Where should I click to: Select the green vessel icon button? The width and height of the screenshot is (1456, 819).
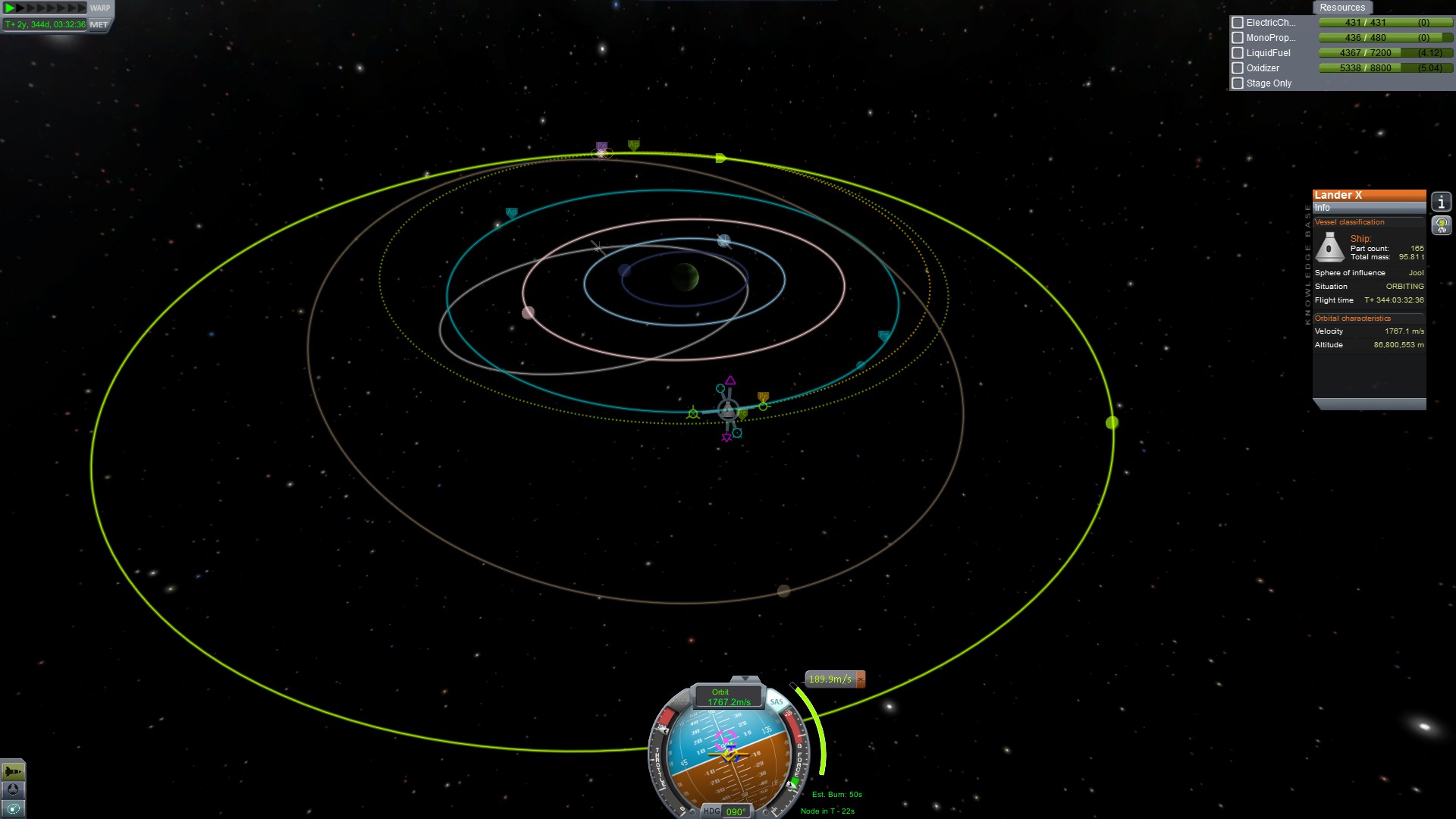[13, 771]
